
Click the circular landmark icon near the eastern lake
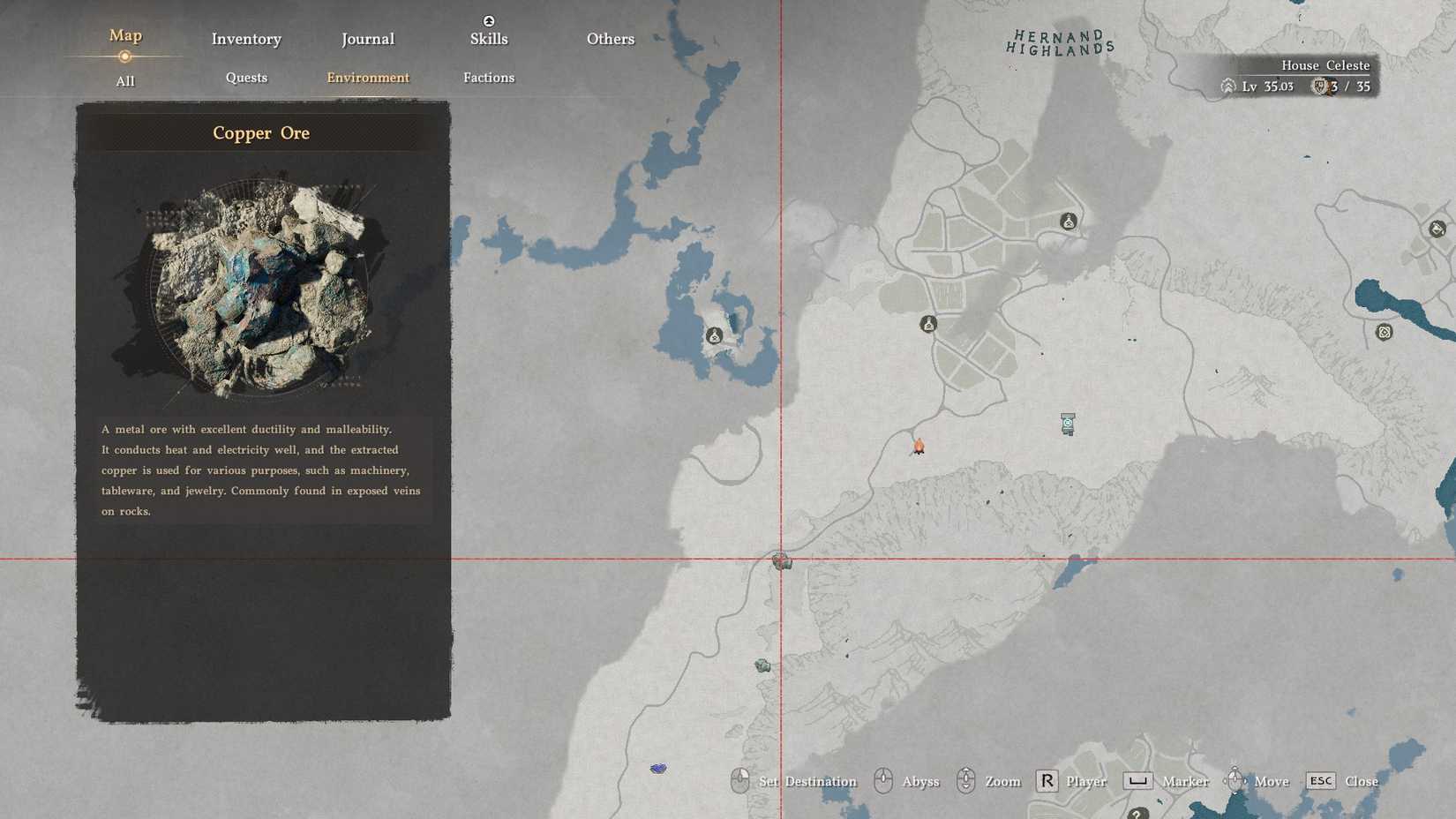tap(1384, 333)
